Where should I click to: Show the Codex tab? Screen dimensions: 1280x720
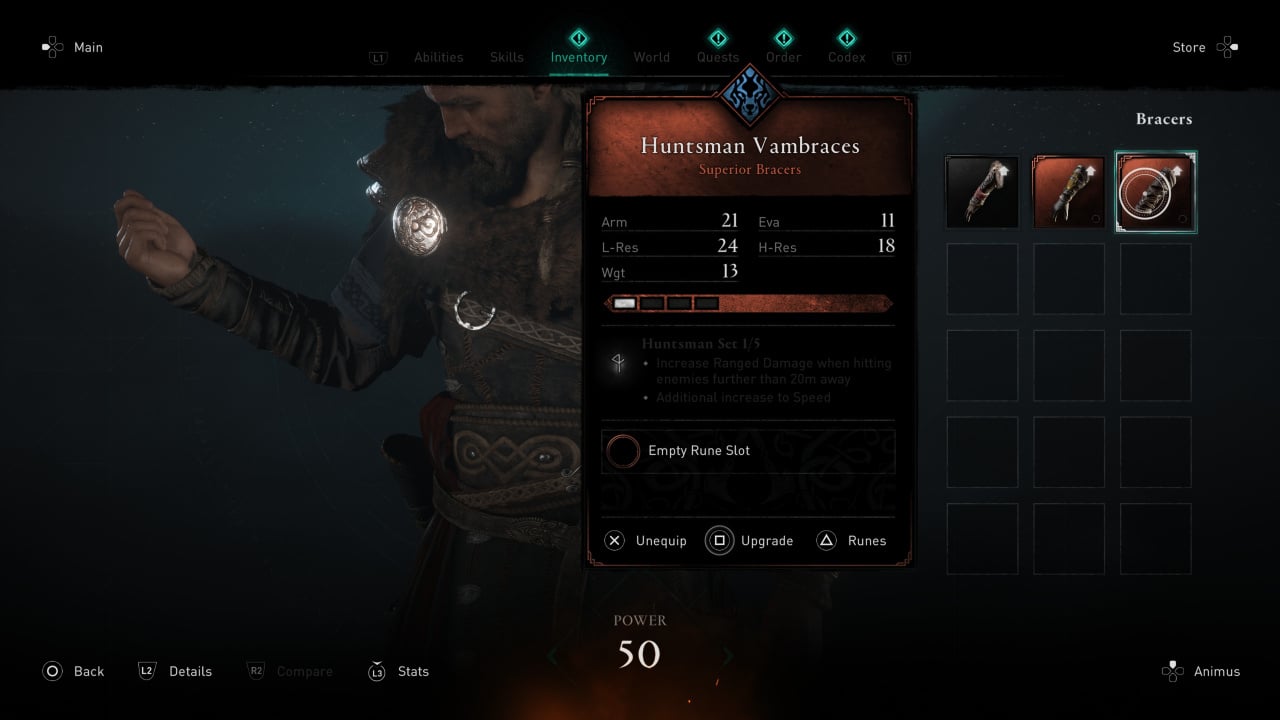coord(846,57)
